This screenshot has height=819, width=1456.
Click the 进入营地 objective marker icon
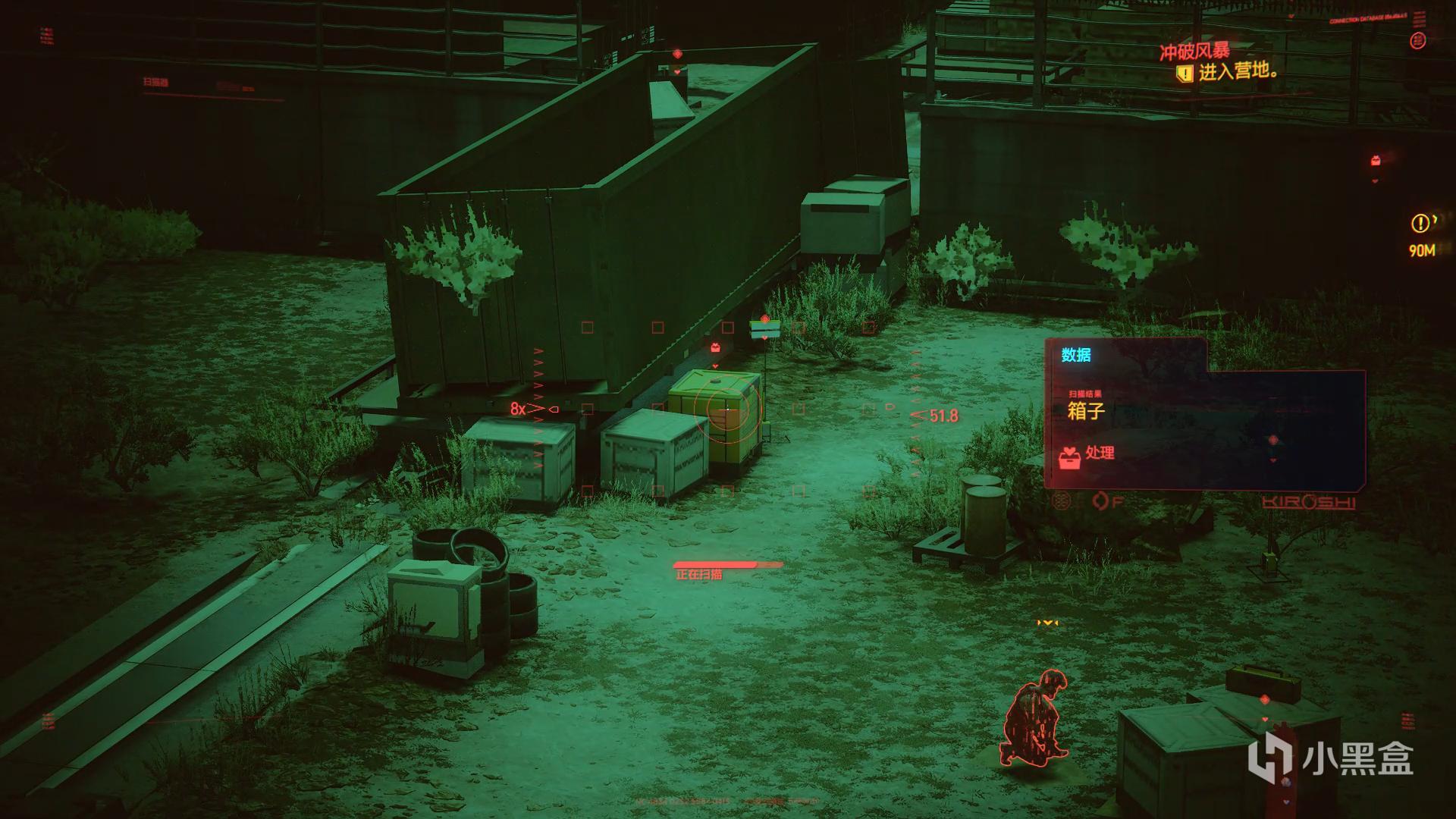pyautogui.click(x=1184, y=74)
